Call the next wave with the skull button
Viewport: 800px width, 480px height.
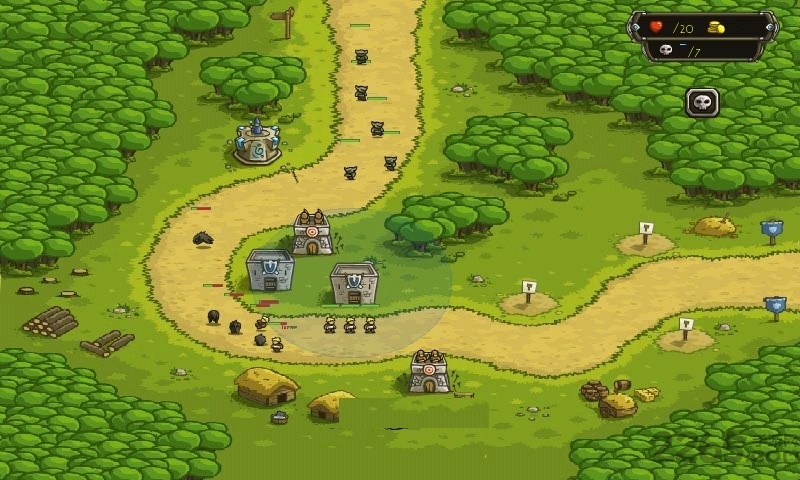point(702,101)
